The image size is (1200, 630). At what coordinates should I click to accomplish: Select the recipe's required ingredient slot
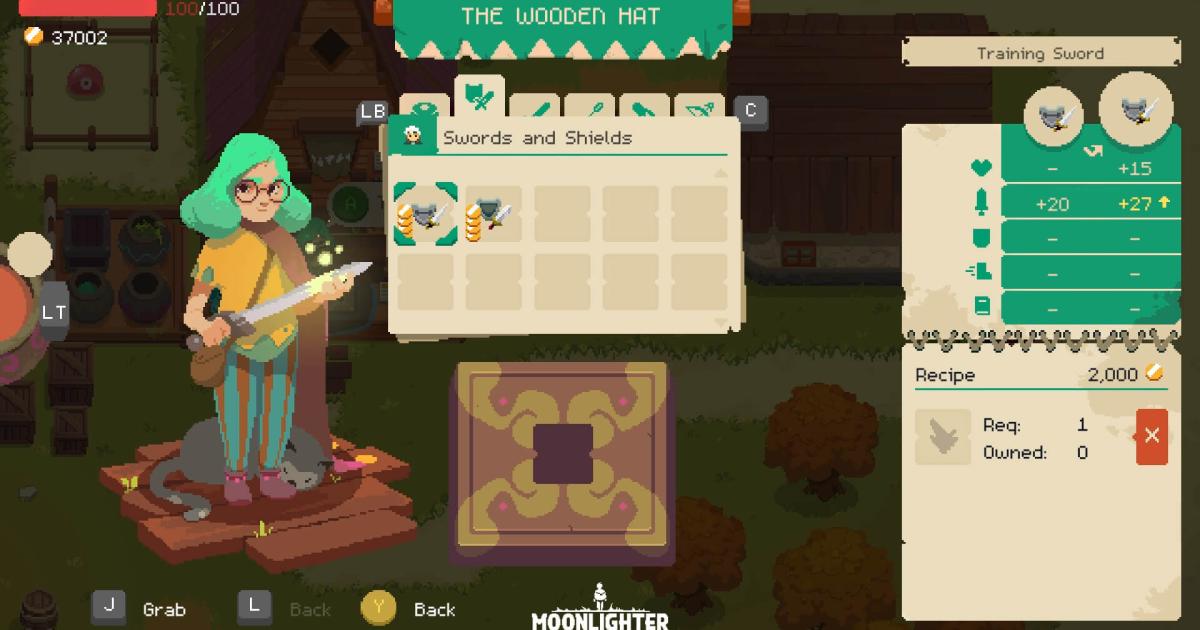(x=943, y=437)
